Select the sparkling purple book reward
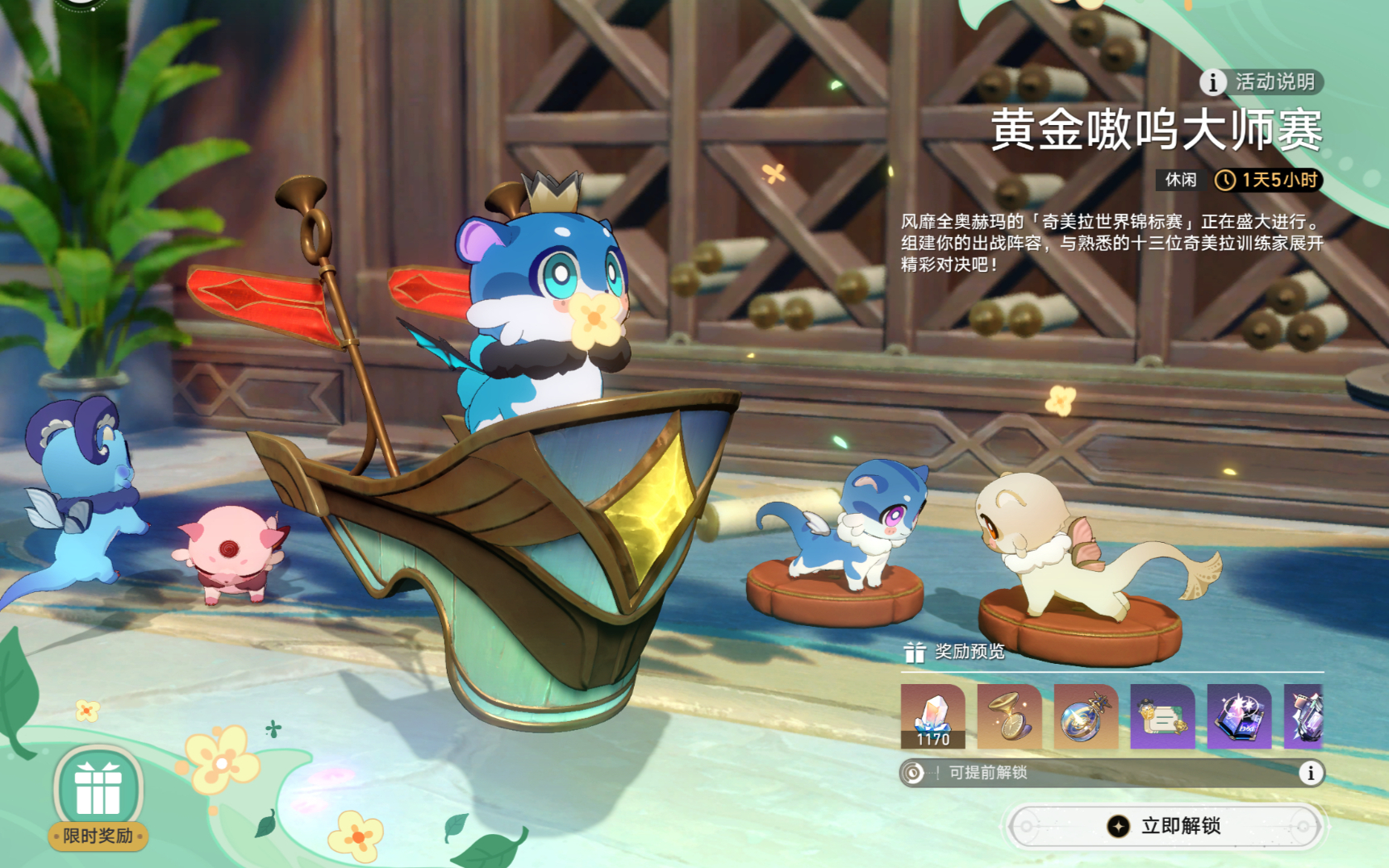 click(x=1239, y=716)
